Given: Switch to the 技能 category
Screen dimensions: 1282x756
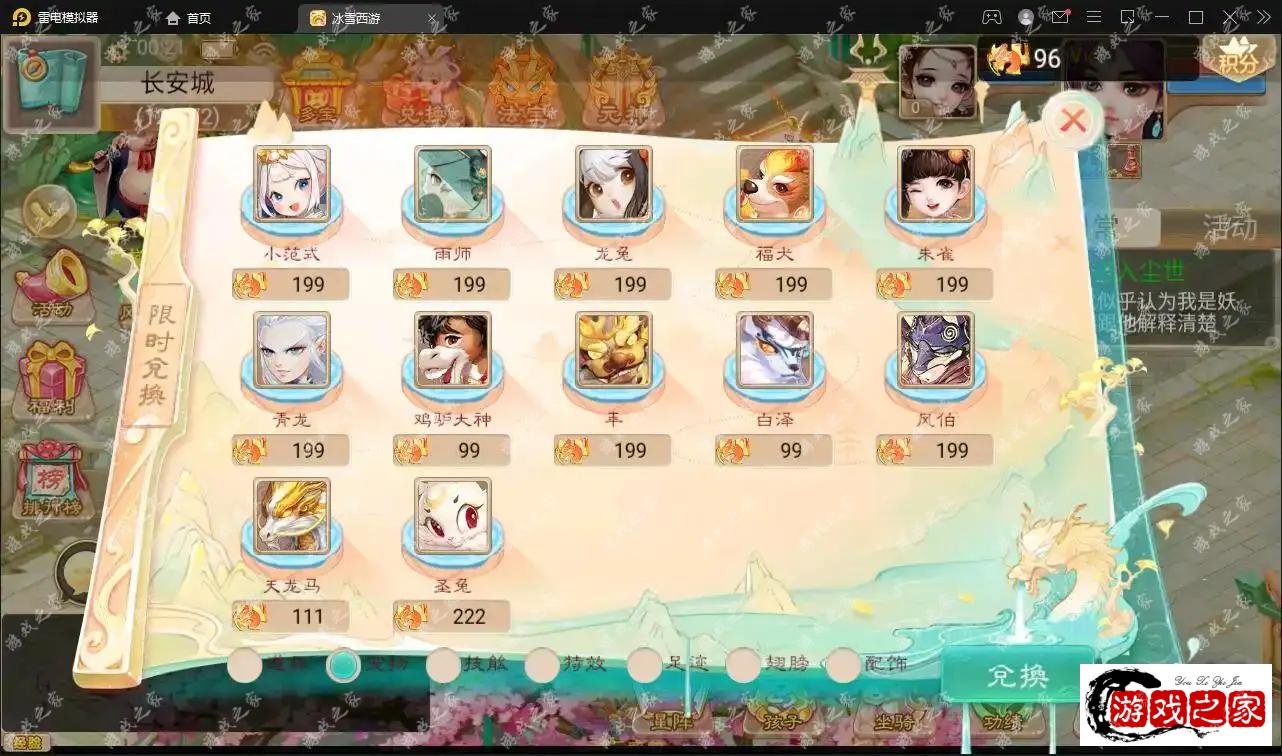Looking at the screenshot, I should tap(444, 665).
